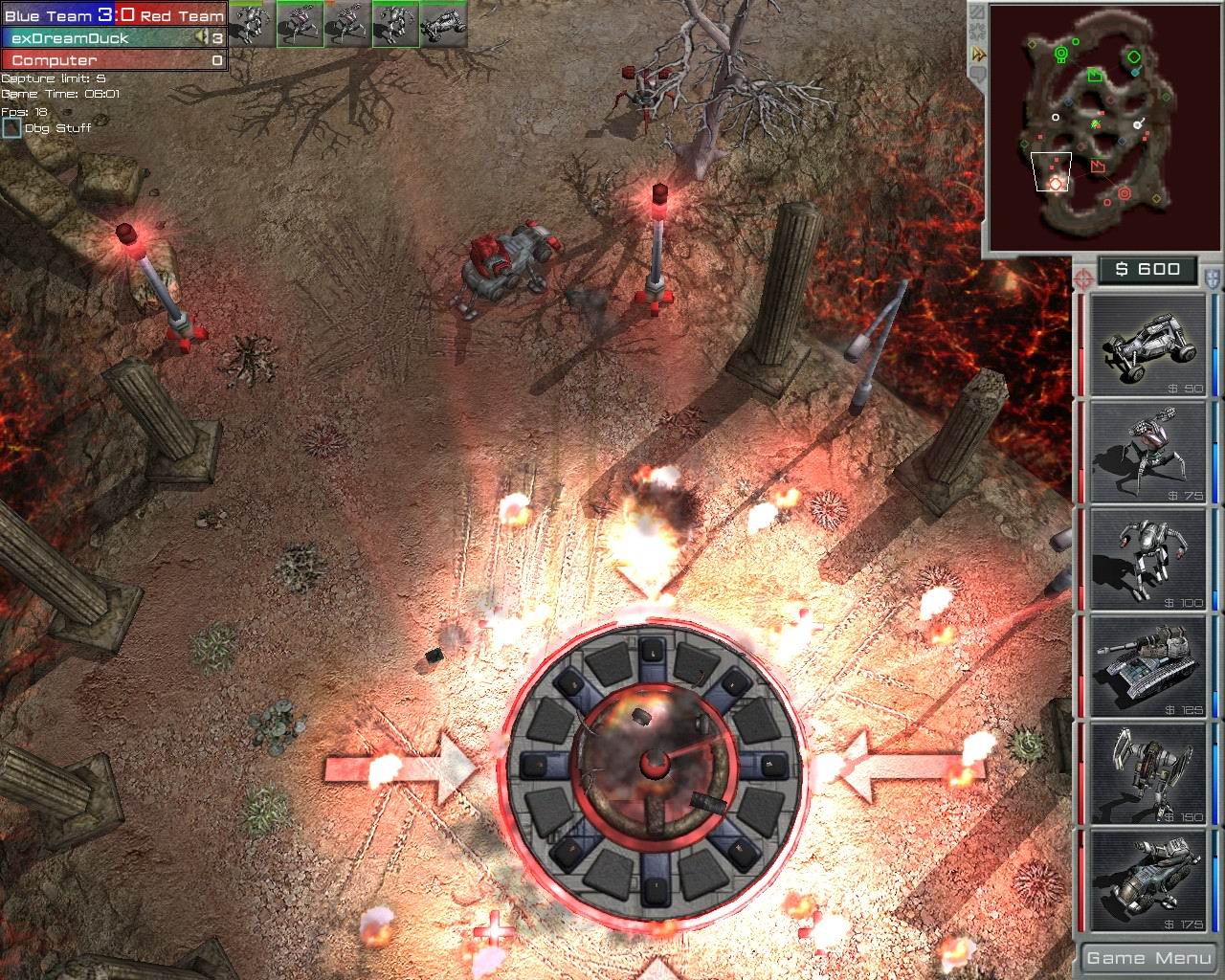
Task: Build the $150 flying mech unit
Action: 1147,773
